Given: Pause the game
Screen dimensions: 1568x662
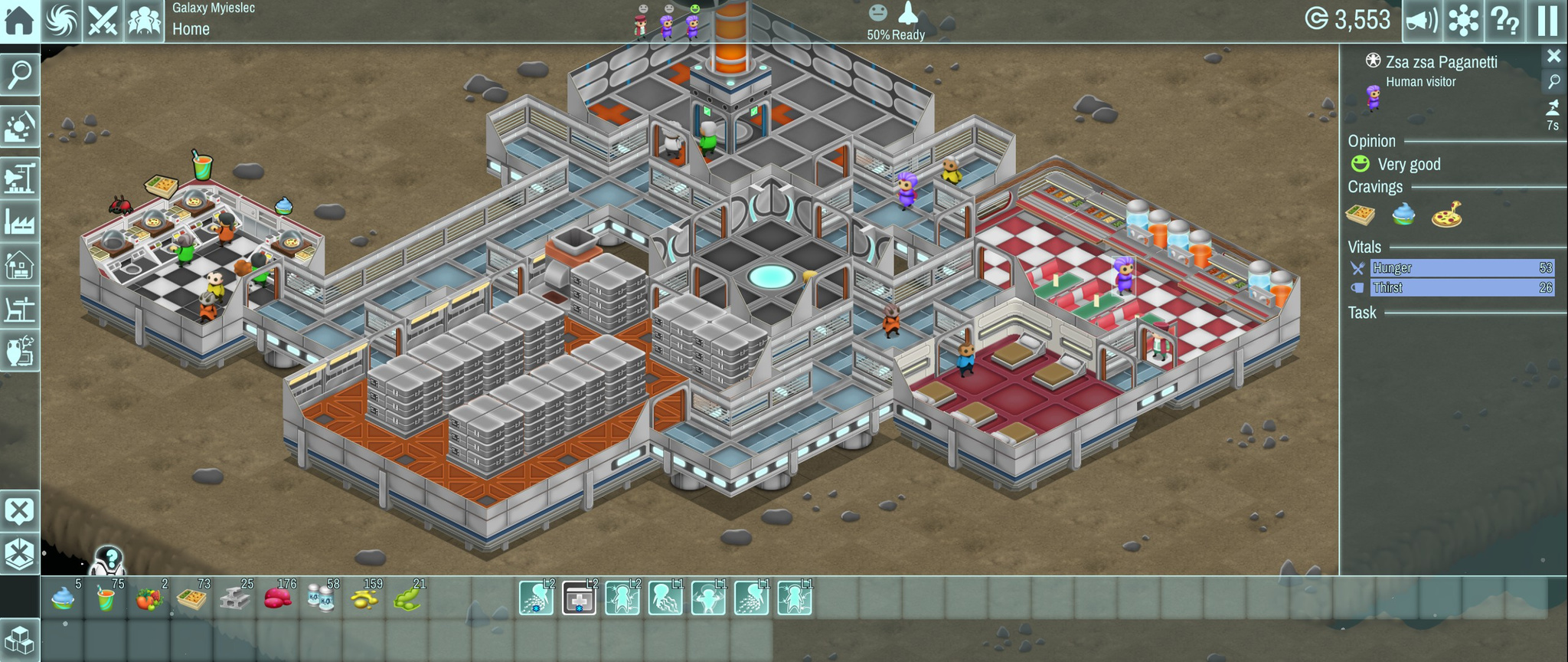Looking at the screenshot, I should [x=1547, y=21].
